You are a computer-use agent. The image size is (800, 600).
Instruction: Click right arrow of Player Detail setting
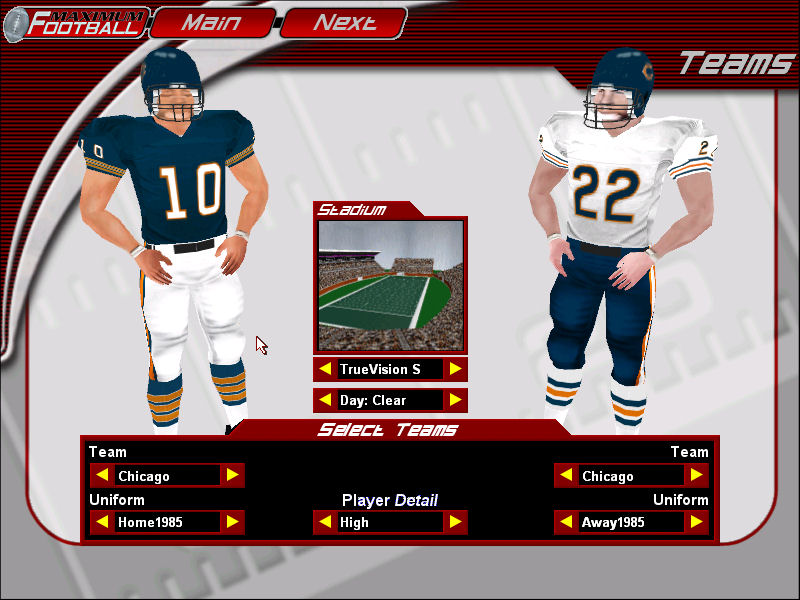point(455,522)
